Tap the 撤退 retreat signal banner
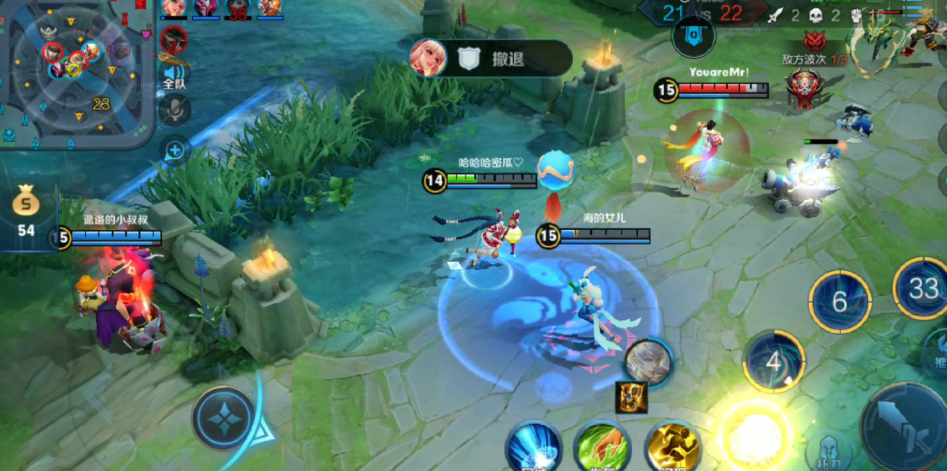The width and height of the screenshot is (947, 471). click(488, 58)
